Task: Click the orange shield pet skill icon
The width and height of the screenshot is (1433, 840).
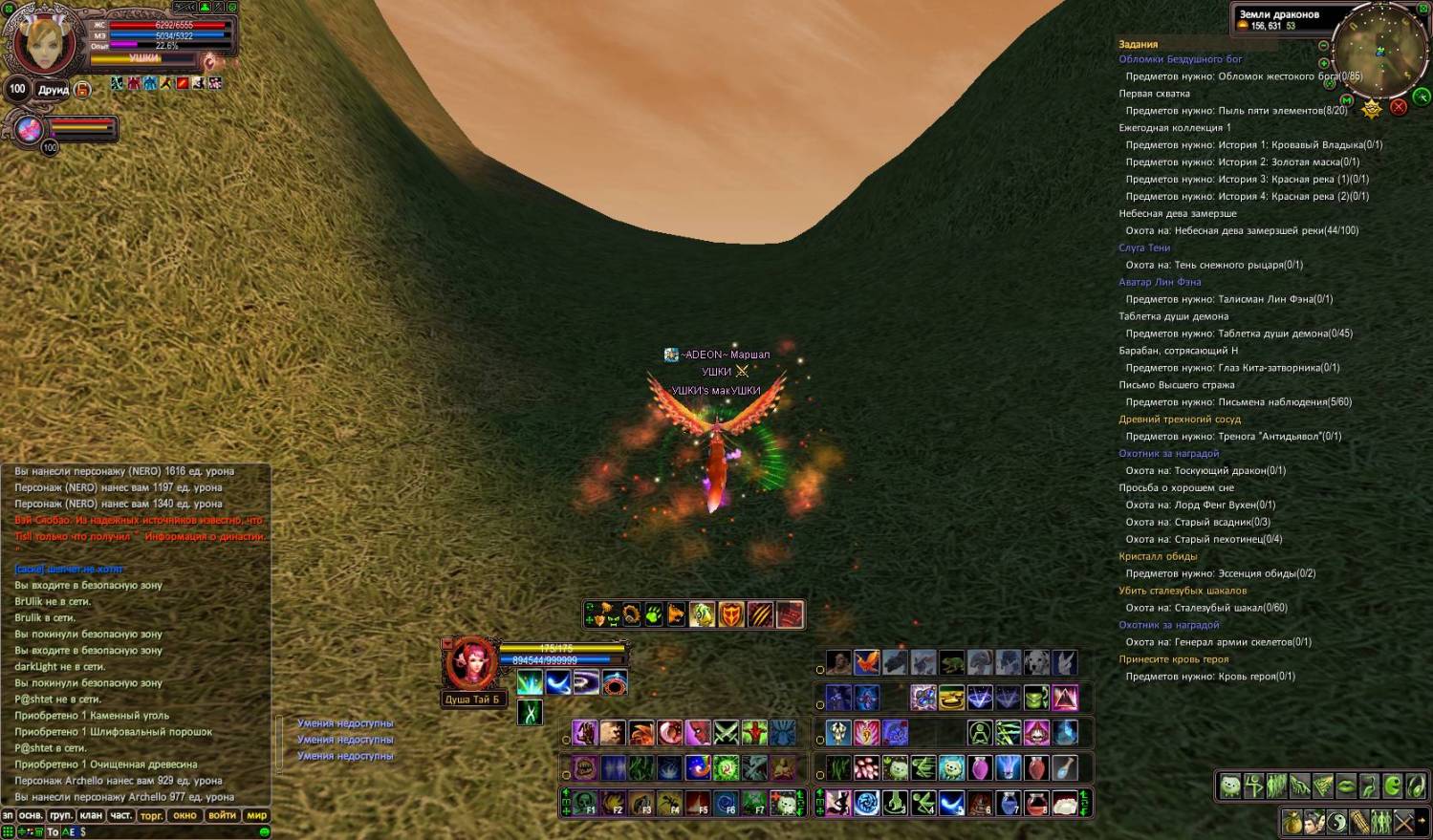Action: (x=731, y=614)
